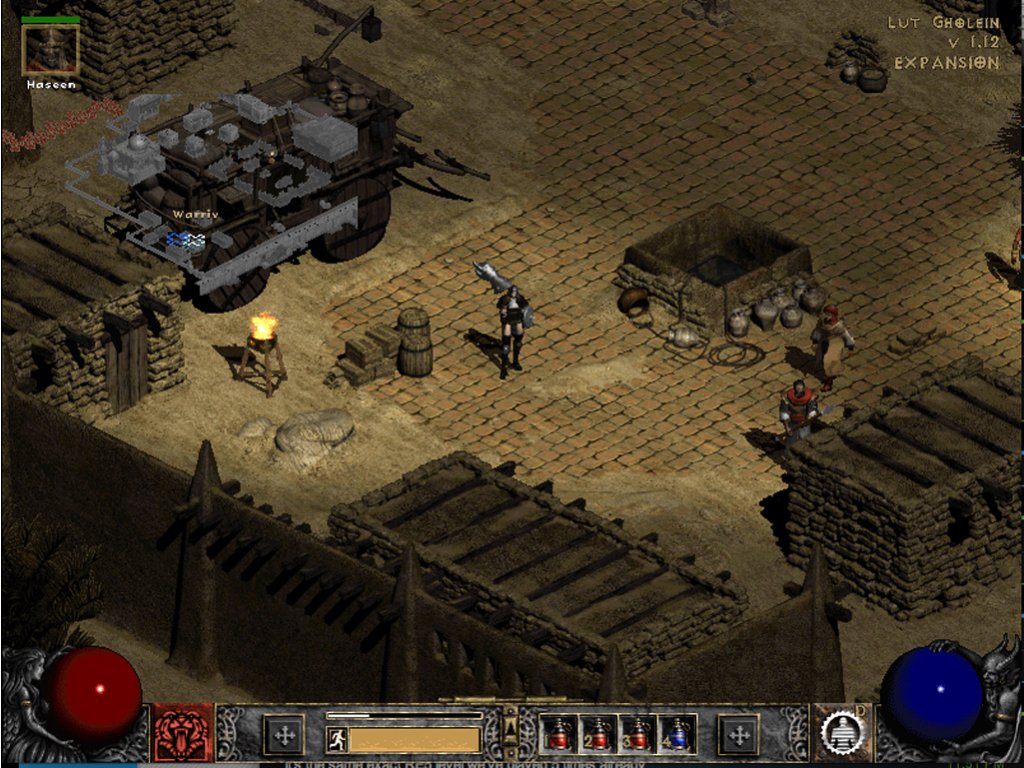Expand the mini panel arrow button
The height and width of the screenshot is (768, 1024).
coord(510,723)
